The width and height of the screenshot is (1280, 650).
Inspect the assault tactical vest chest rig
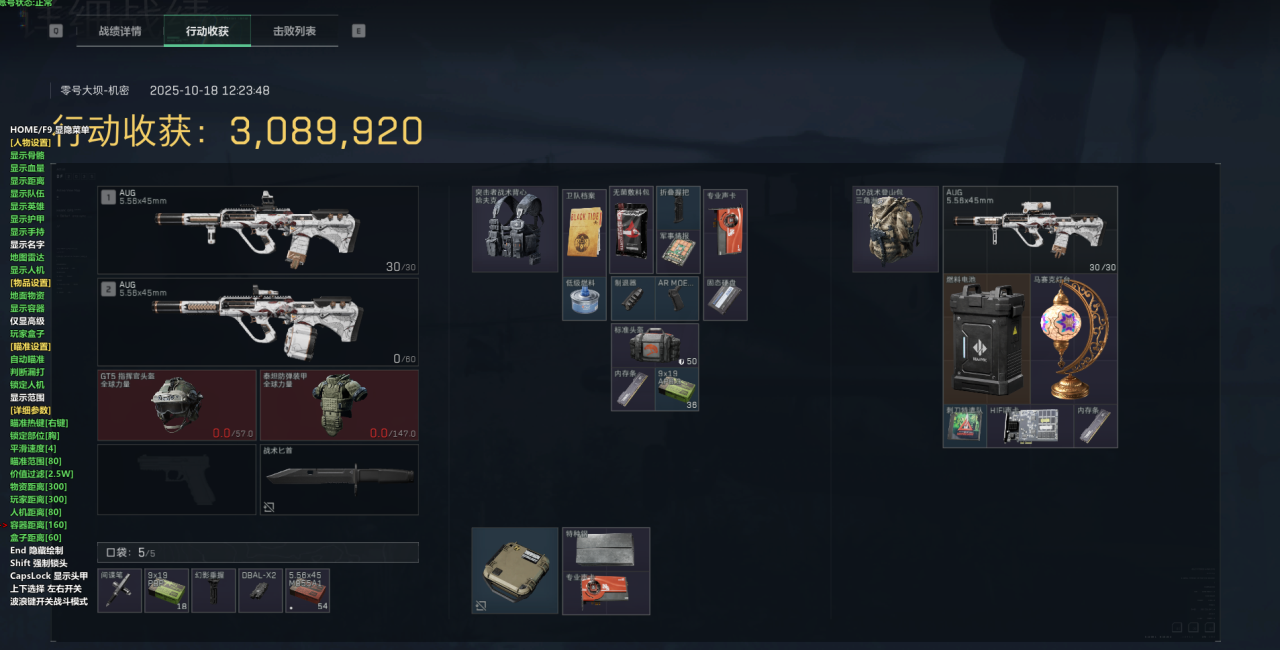515,230
